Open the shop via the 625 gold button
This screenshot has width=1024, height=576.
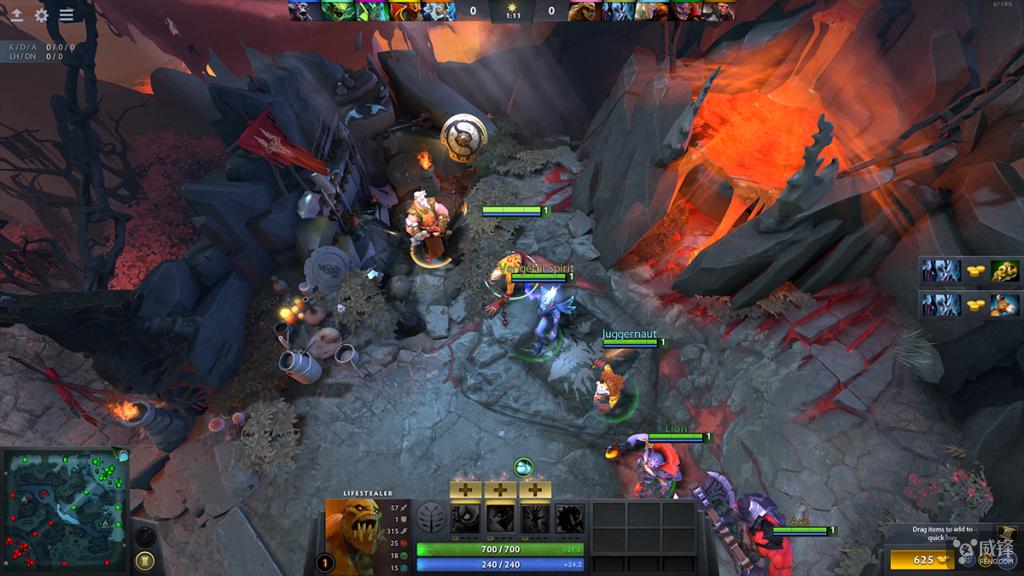click(x=927, y=560)
